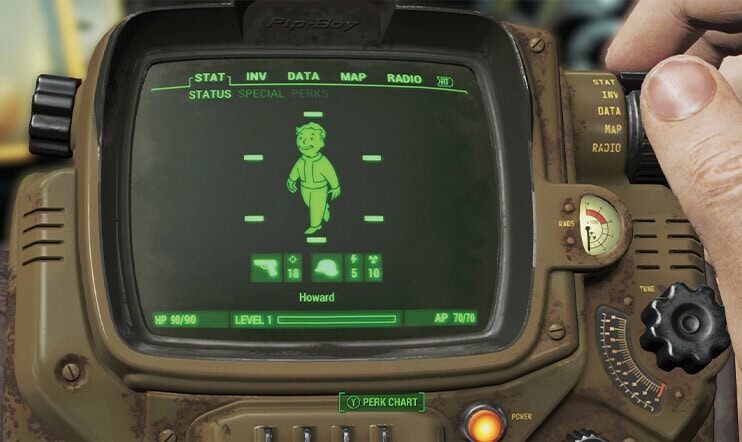
Task: Select the helmet armor icon
Action: tap(328, 268)
